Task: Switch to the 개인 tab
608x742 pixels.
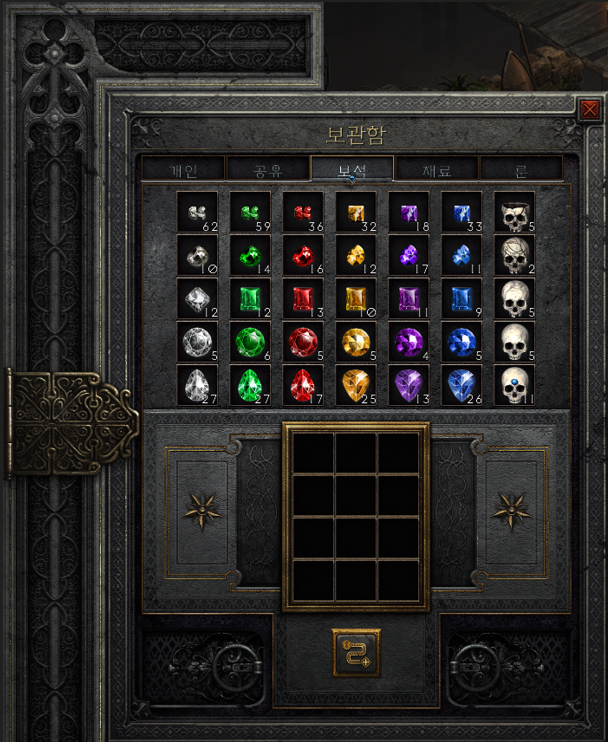Action: pyautogui.click(x=182, y=168)
